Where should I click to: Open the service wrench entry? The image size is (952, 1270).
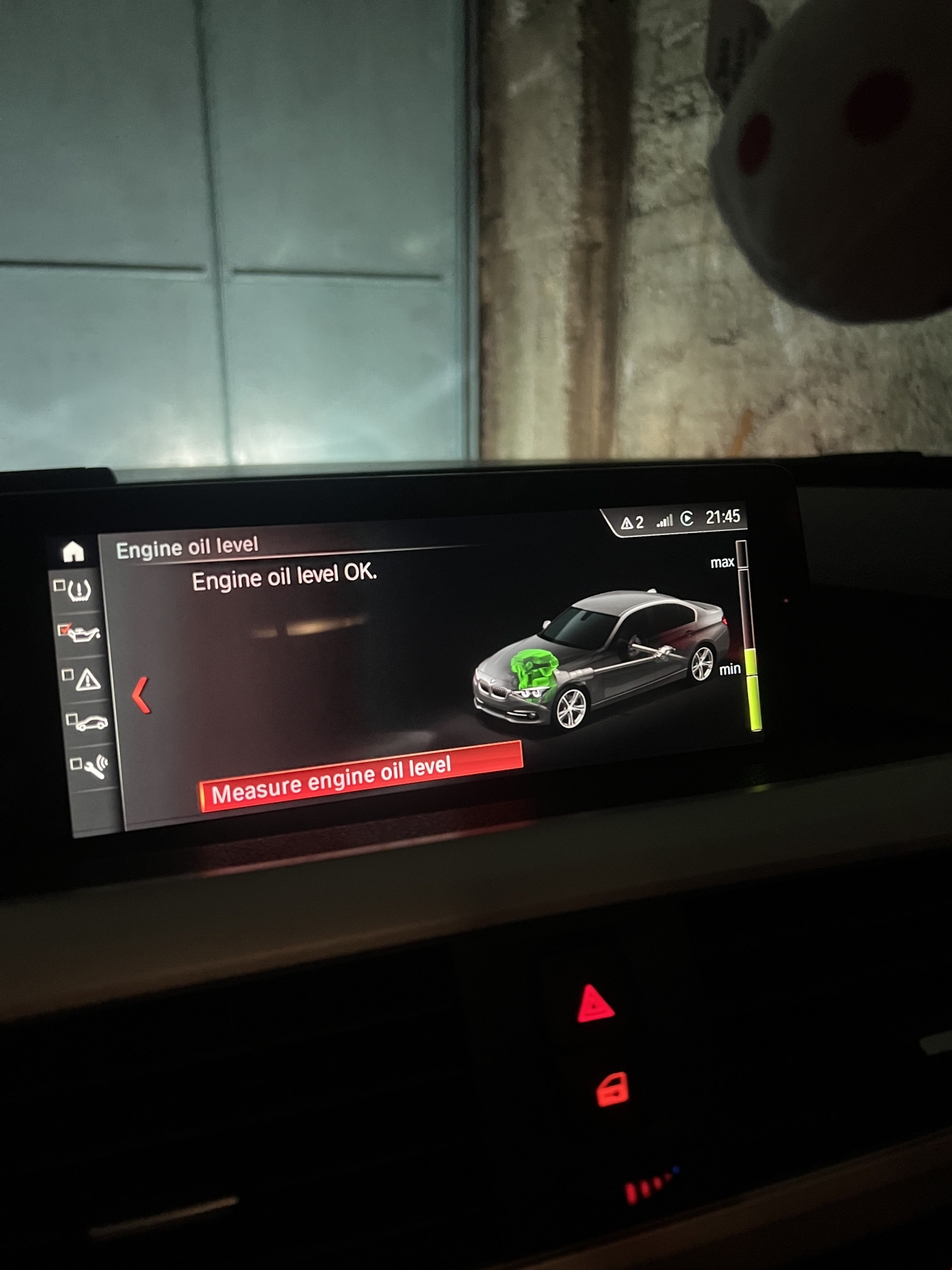coord(94,766)
